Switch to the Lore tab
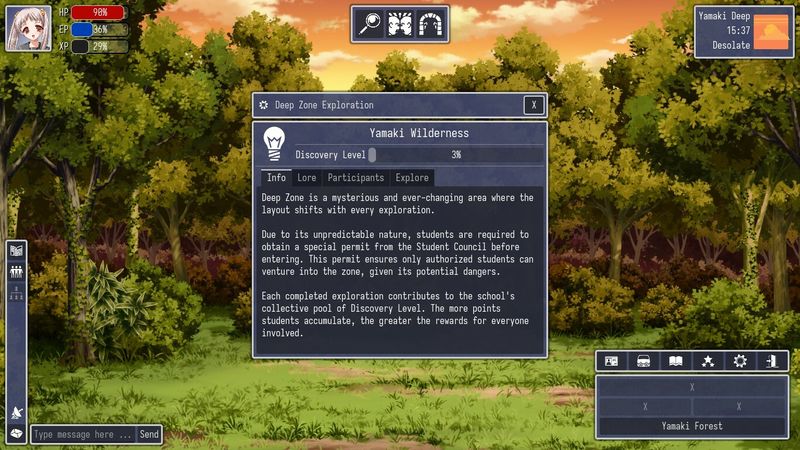 [x=306, y=178]
